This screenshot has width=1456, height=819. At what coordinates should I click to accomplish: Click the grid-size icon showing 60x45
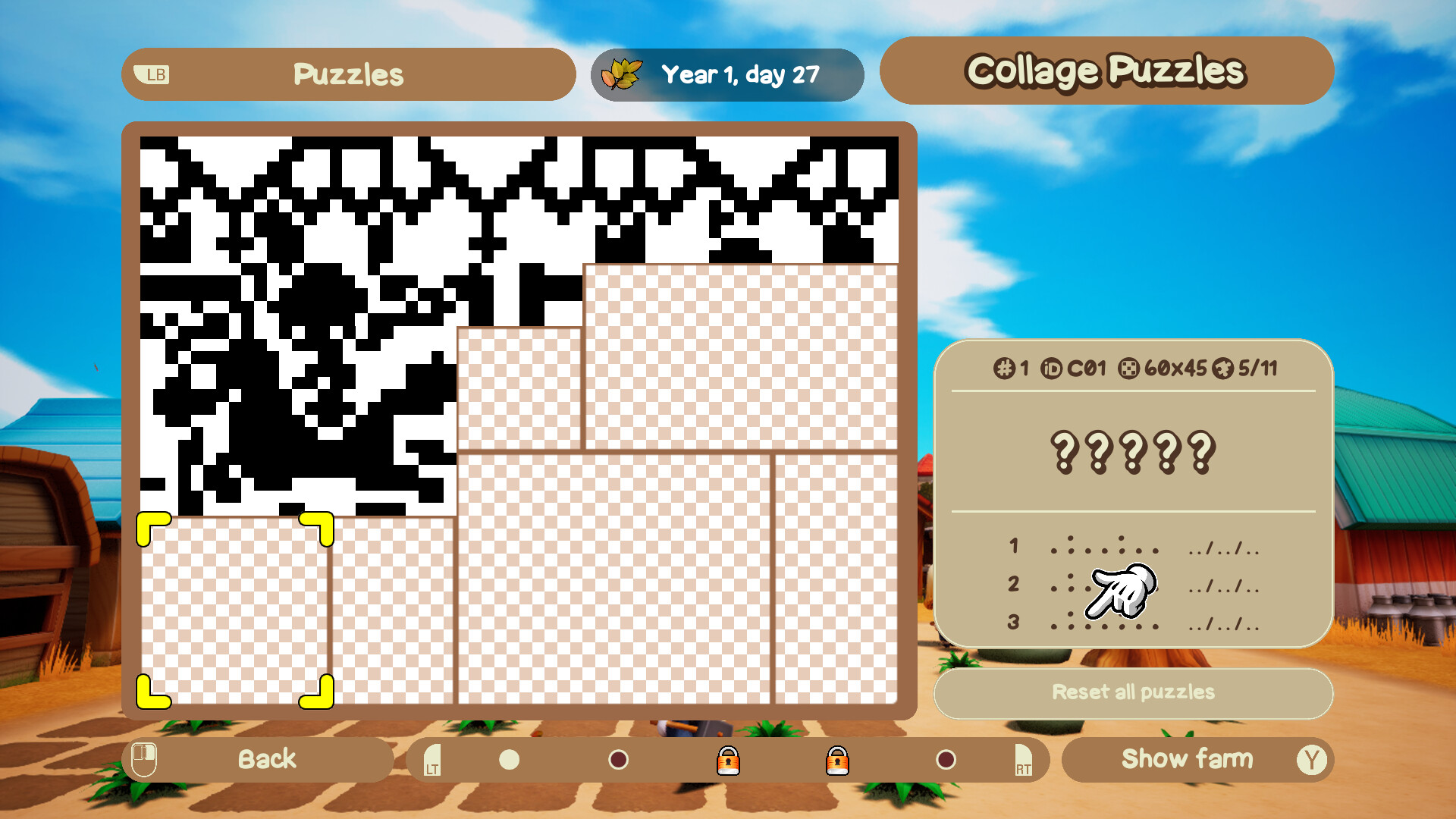pos(1128,369)
